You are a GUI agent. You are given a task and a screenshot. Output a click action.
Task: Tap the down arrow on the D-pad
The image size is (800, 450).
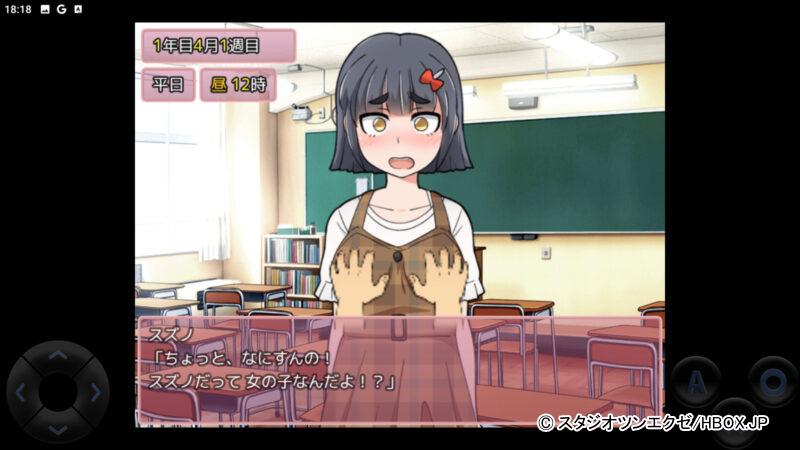pyautogui.click(x=58, y=429)
